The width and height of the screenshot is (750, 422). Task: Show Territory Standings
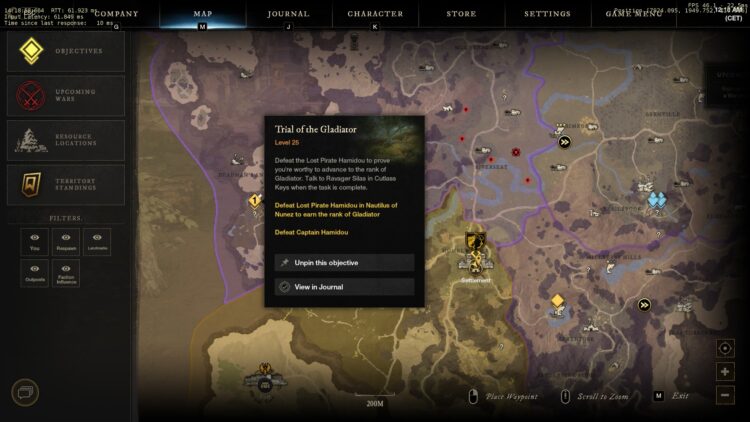click(x=66, y=186)
